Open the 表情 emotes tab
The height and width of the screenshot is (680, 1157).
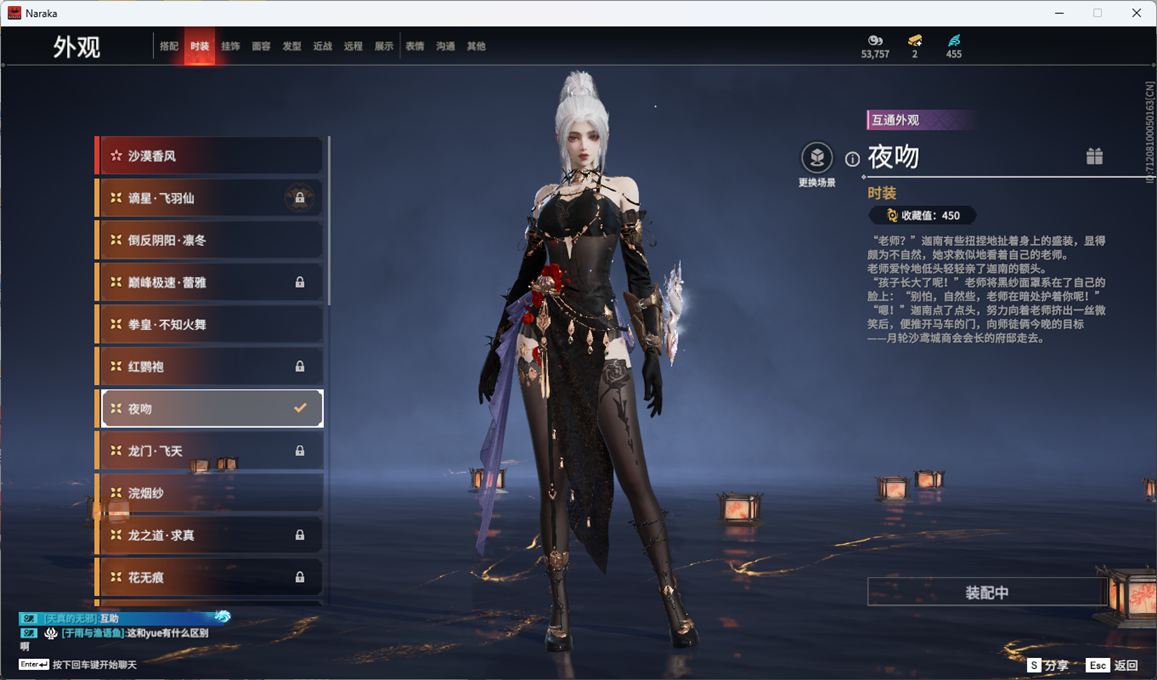tap(414, 46)
